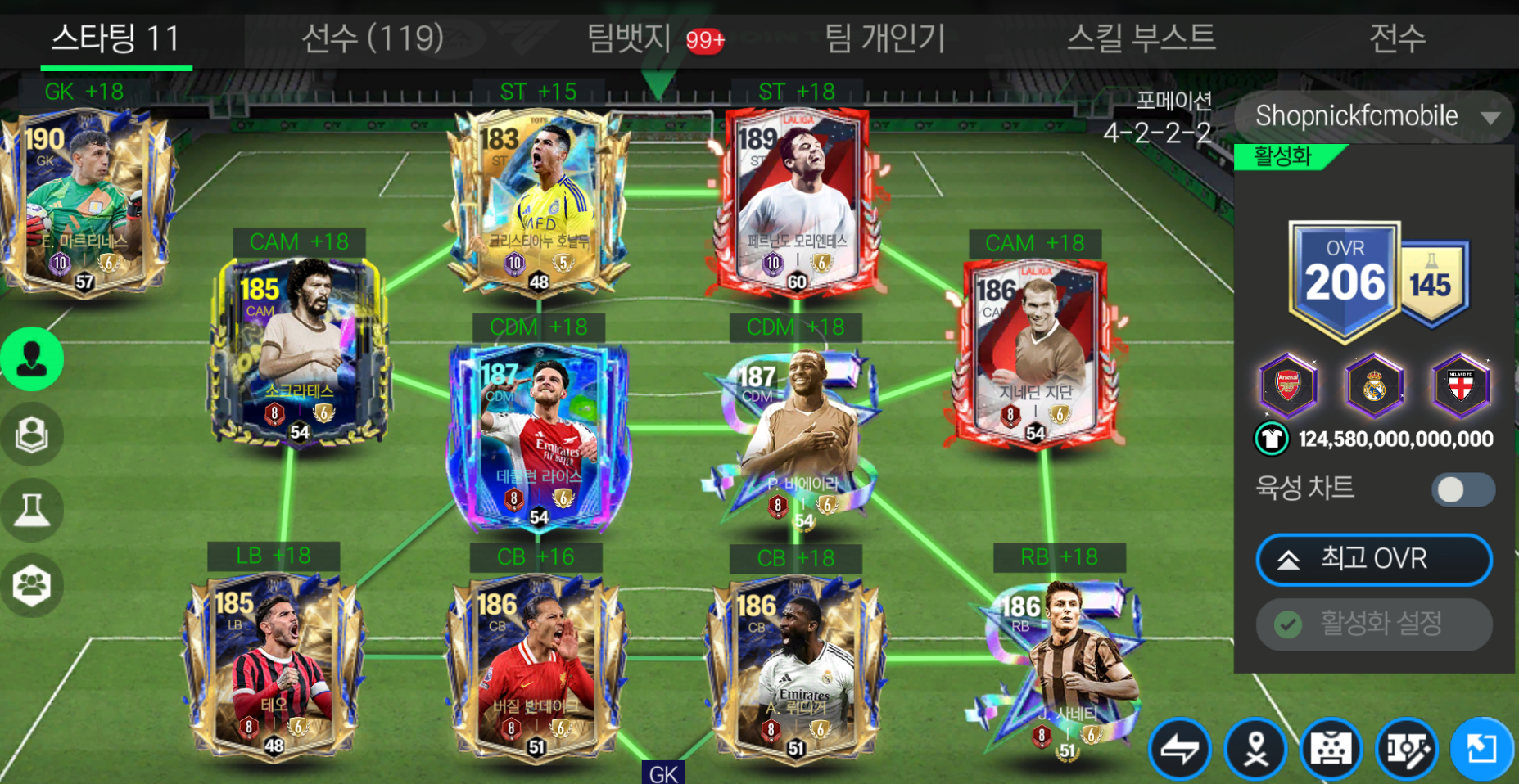Image resolution: width=1519 pixels, height=784 pixels.
Task: Click the 활성화 설정 checkmark option
Action: pyautogui.click(x=1373, y=624)
